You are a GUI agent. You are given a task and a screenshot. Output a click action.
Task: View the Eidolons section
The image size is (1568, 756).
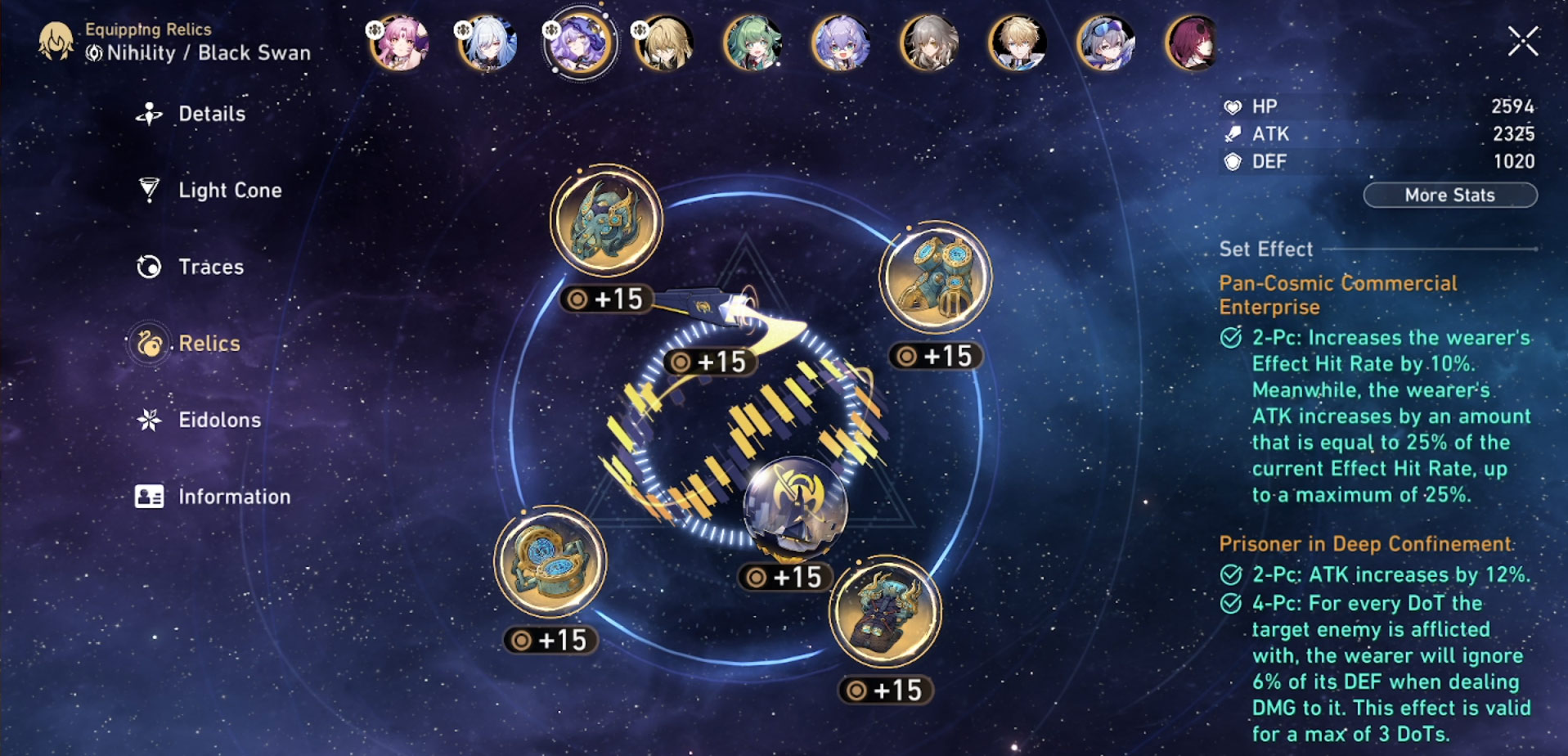coord(219,421)
